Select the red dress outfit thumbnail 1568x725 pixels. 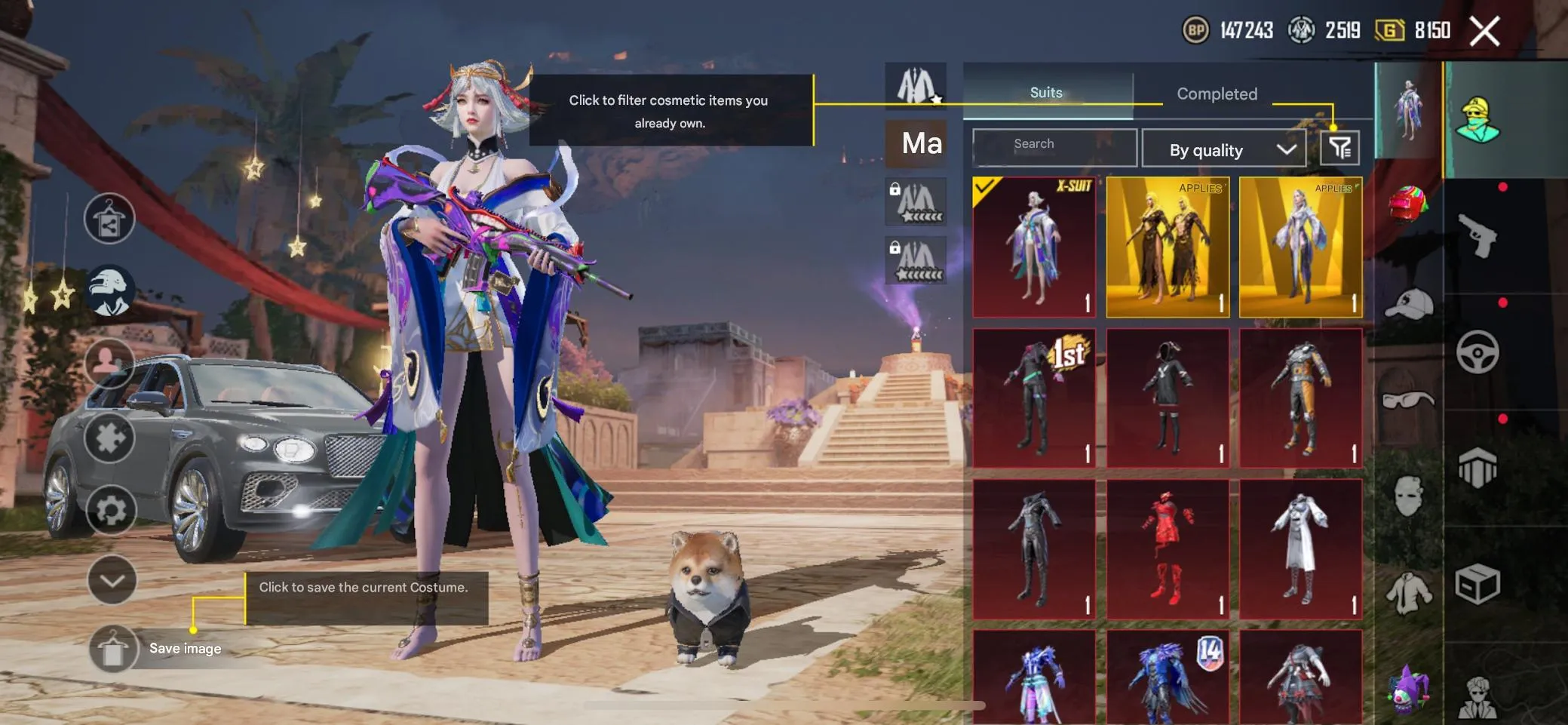1168,548
